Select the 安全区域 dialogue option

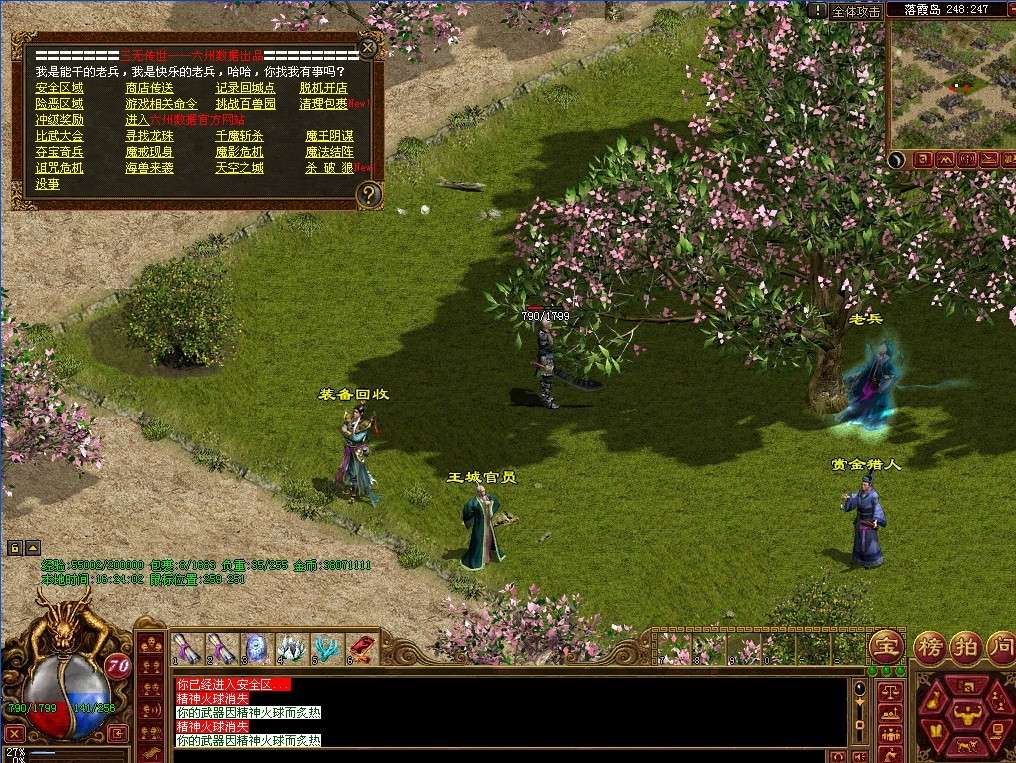pos(59,88)
